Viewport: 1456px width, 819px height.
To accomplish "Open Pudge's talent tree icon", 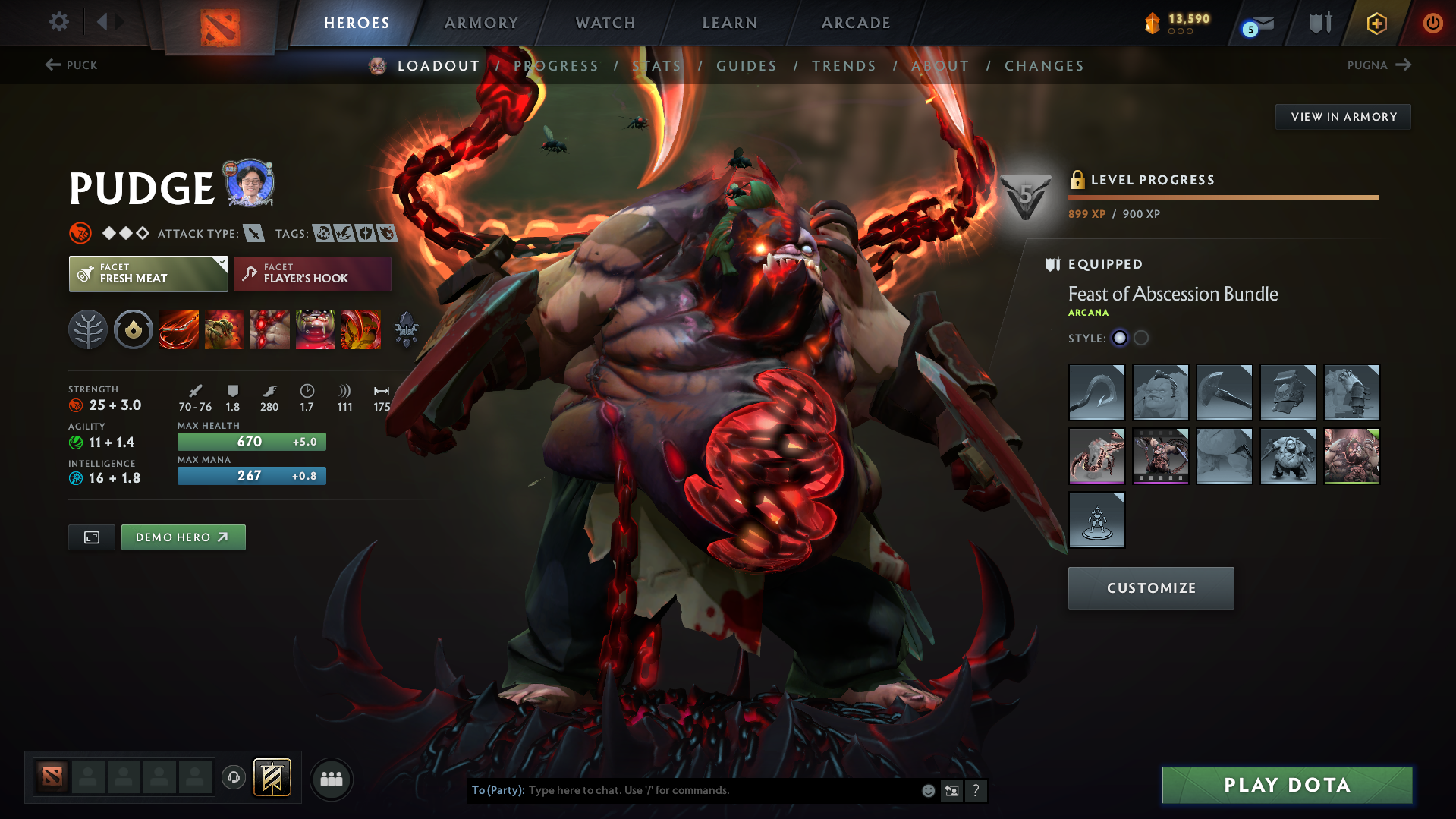I will click(x=87, y=329).
